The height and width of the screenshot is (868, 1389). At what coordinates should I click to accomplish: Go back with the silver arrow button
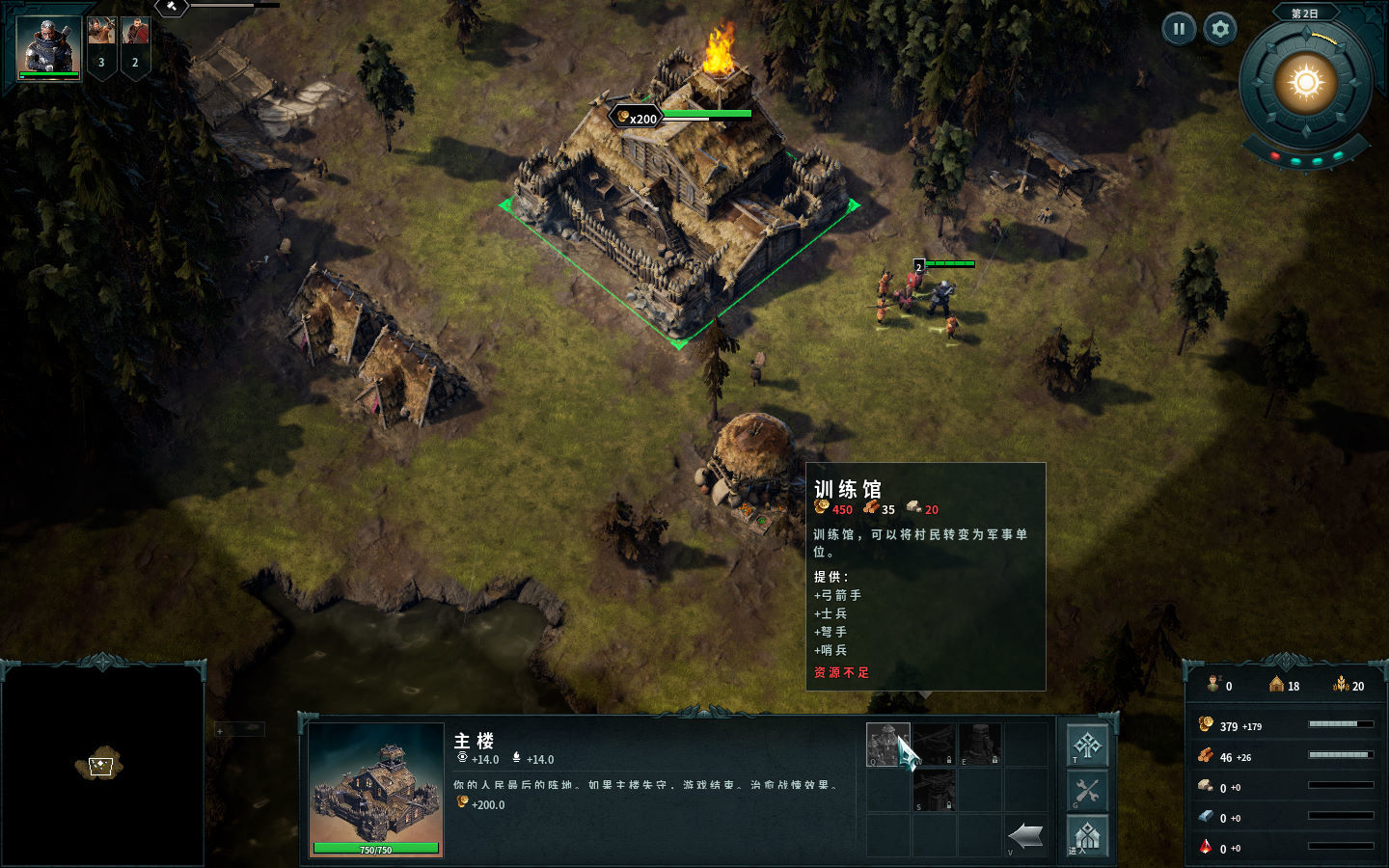[1025, 835]
